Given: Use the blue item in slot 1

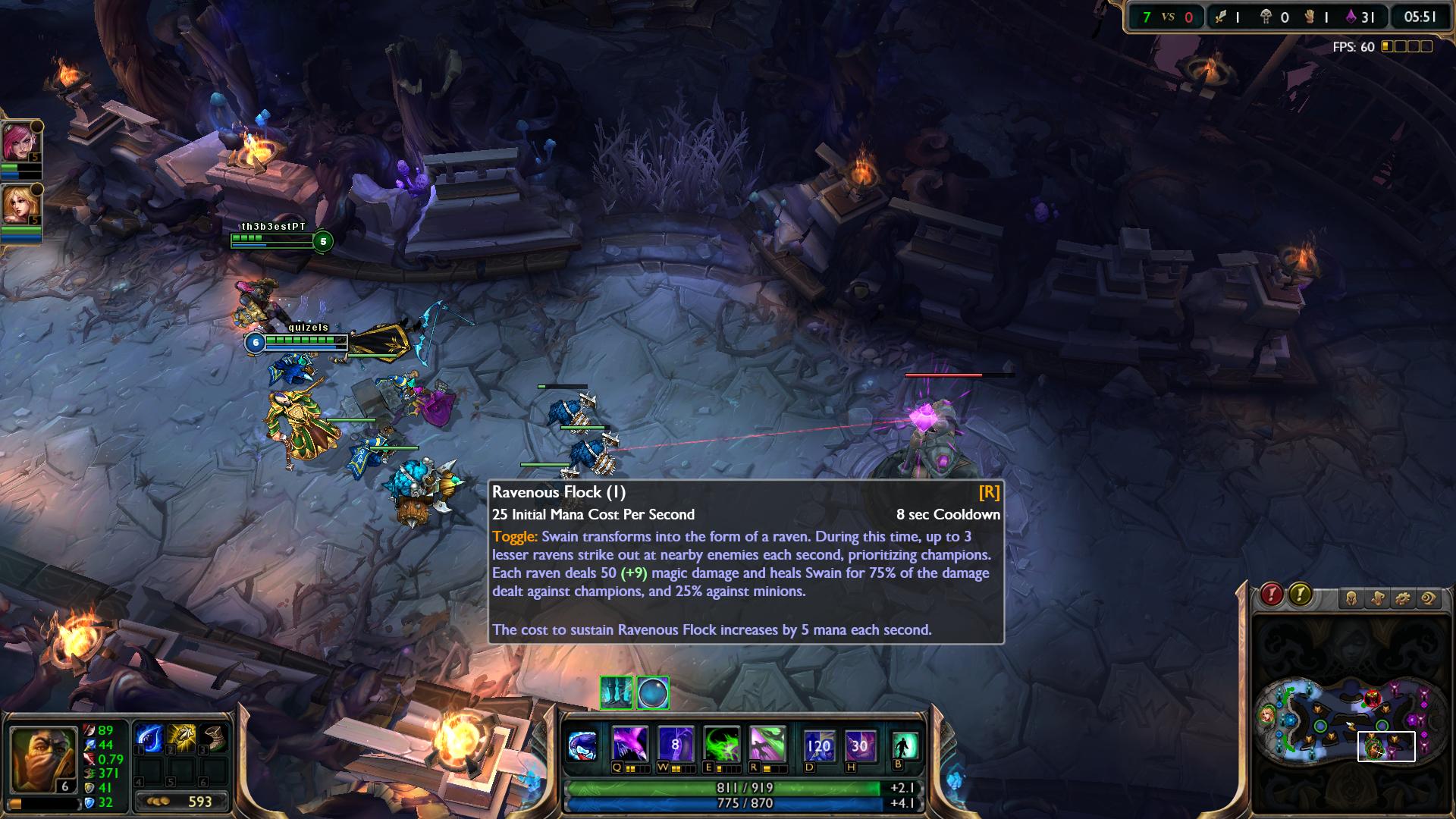Looking at the screenshot, I should click(x=148, y=738).
